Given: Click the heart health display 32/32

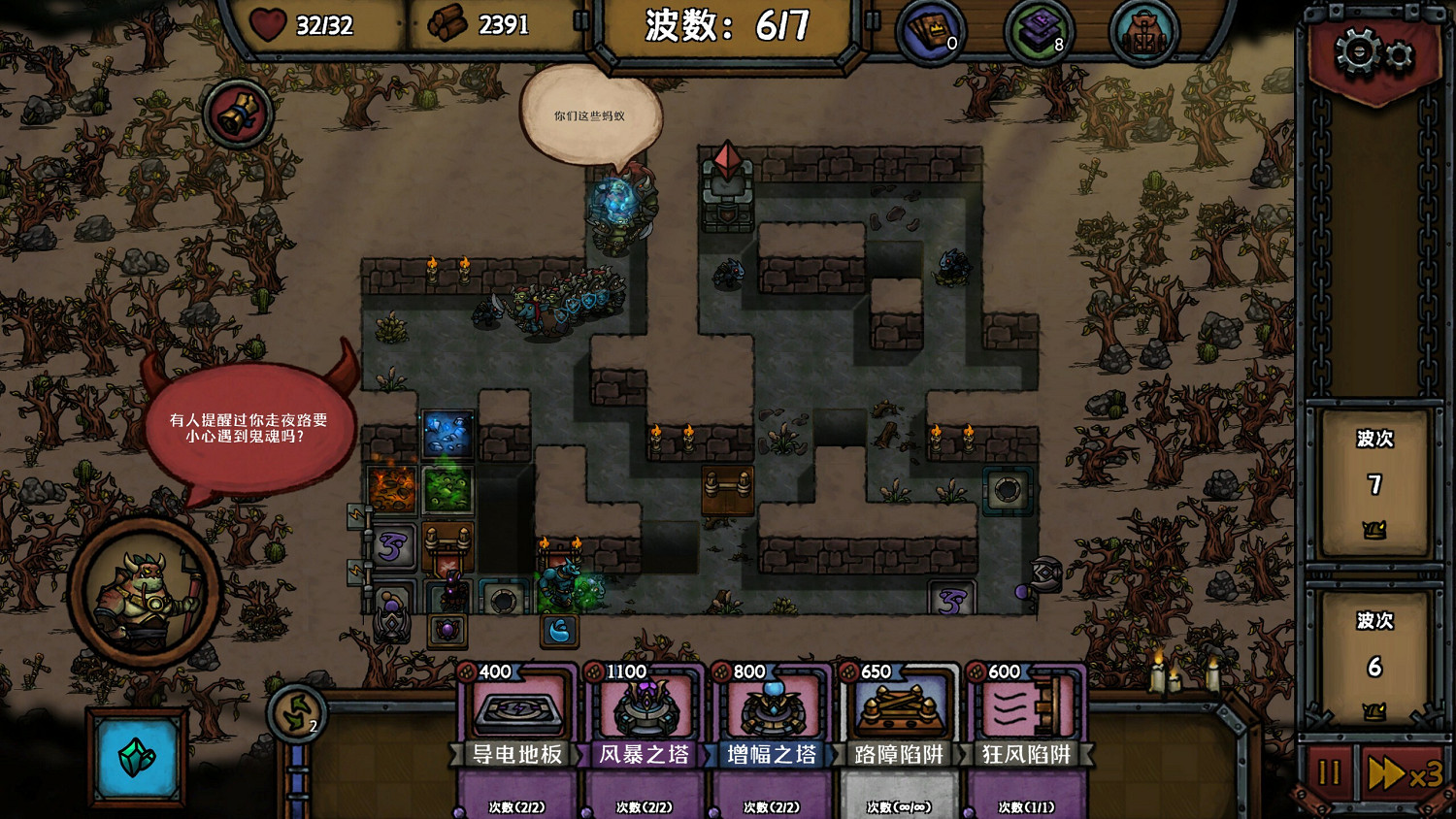Looking at the screenshot, I should pos(301,26).
